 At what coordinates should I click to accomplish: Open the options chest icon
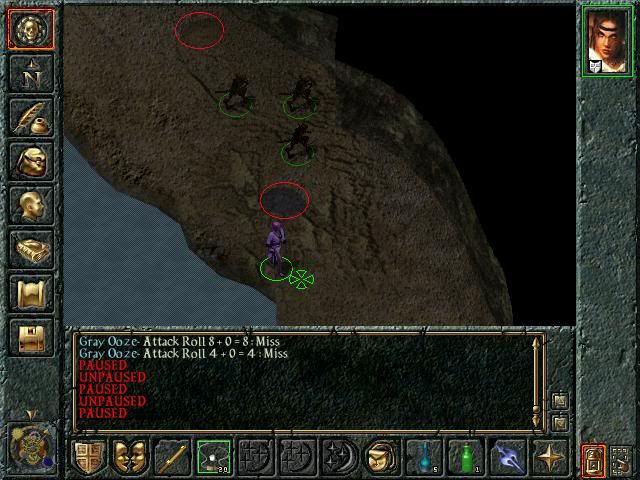click(30, 338)
